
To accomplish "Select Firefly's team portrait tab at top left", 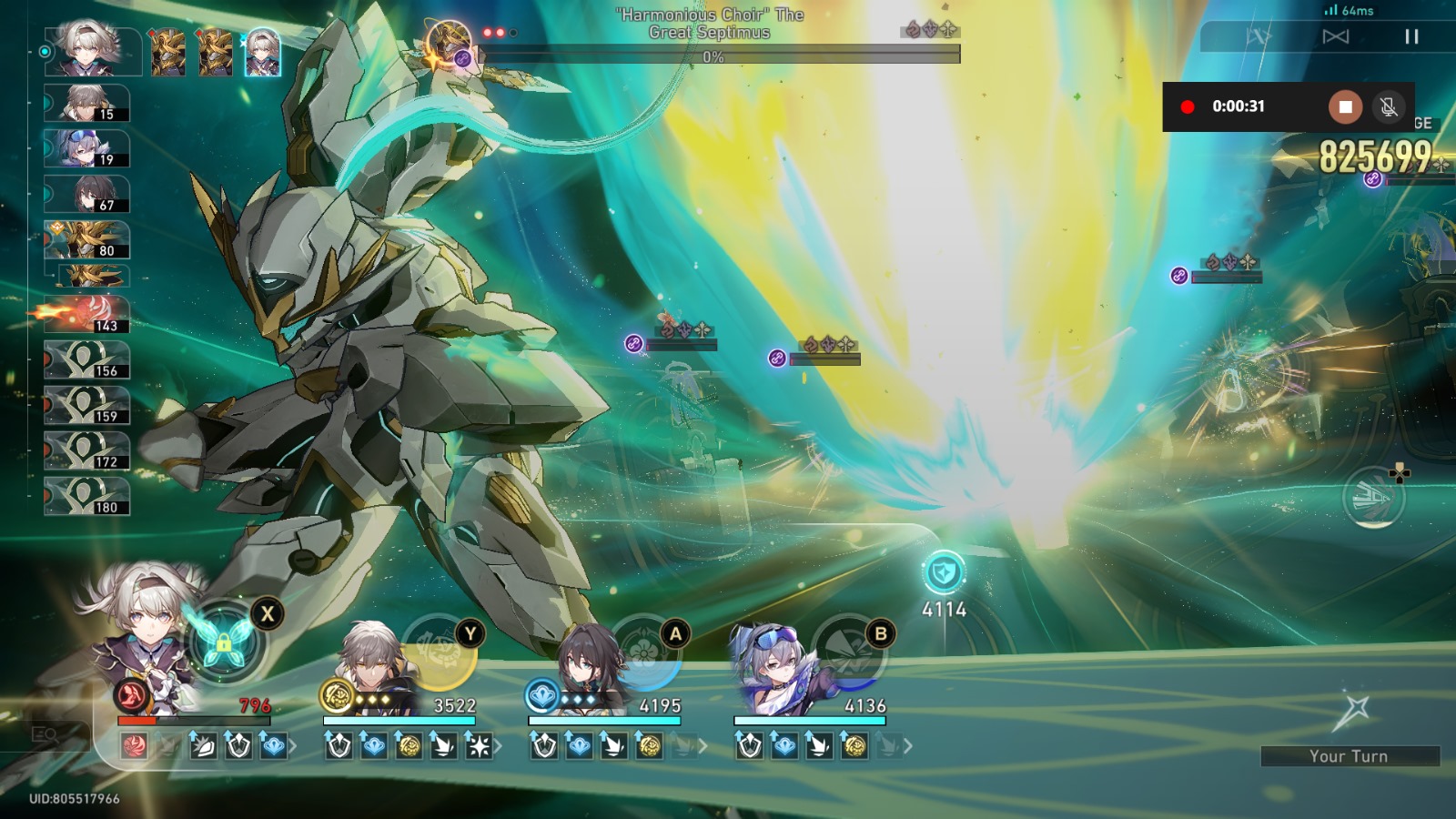I will pyautogui.click(x=259, y=50).
